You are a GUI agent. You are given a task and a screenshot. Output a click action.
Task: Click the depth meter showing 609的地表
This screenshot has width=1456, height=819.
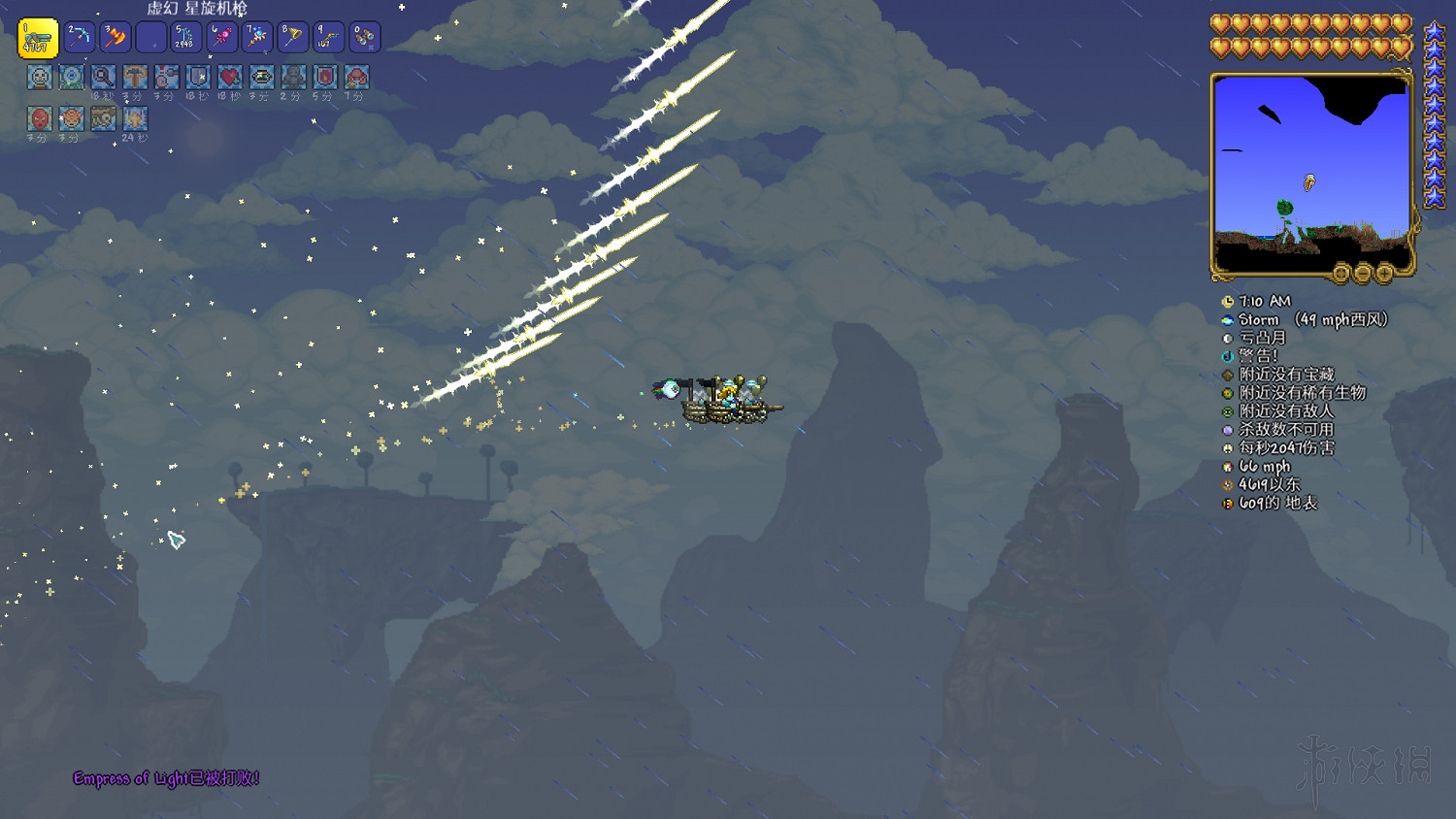point(1228,504)
